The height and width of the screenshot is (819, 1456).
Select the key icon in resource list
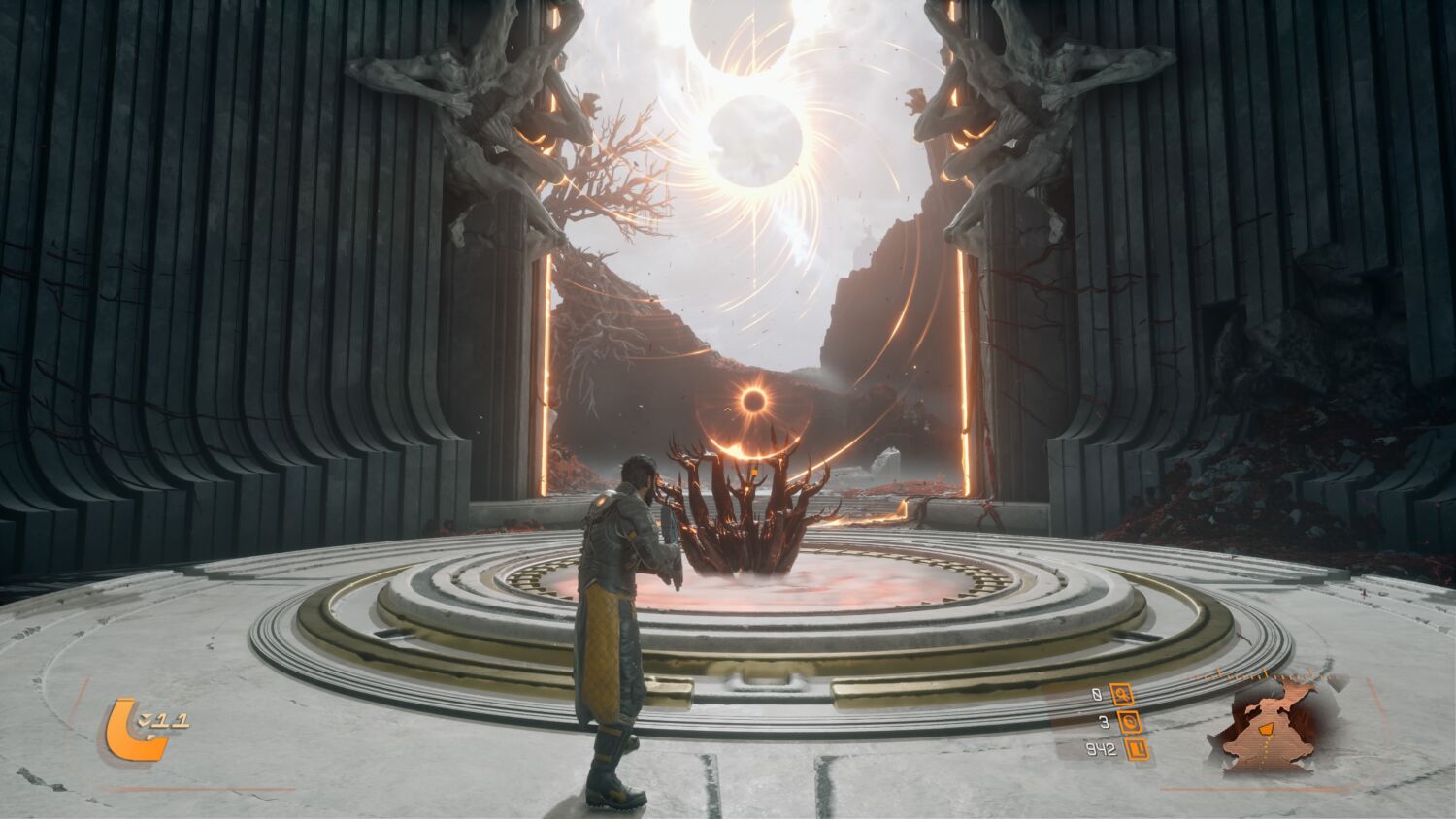(1123, 695)
